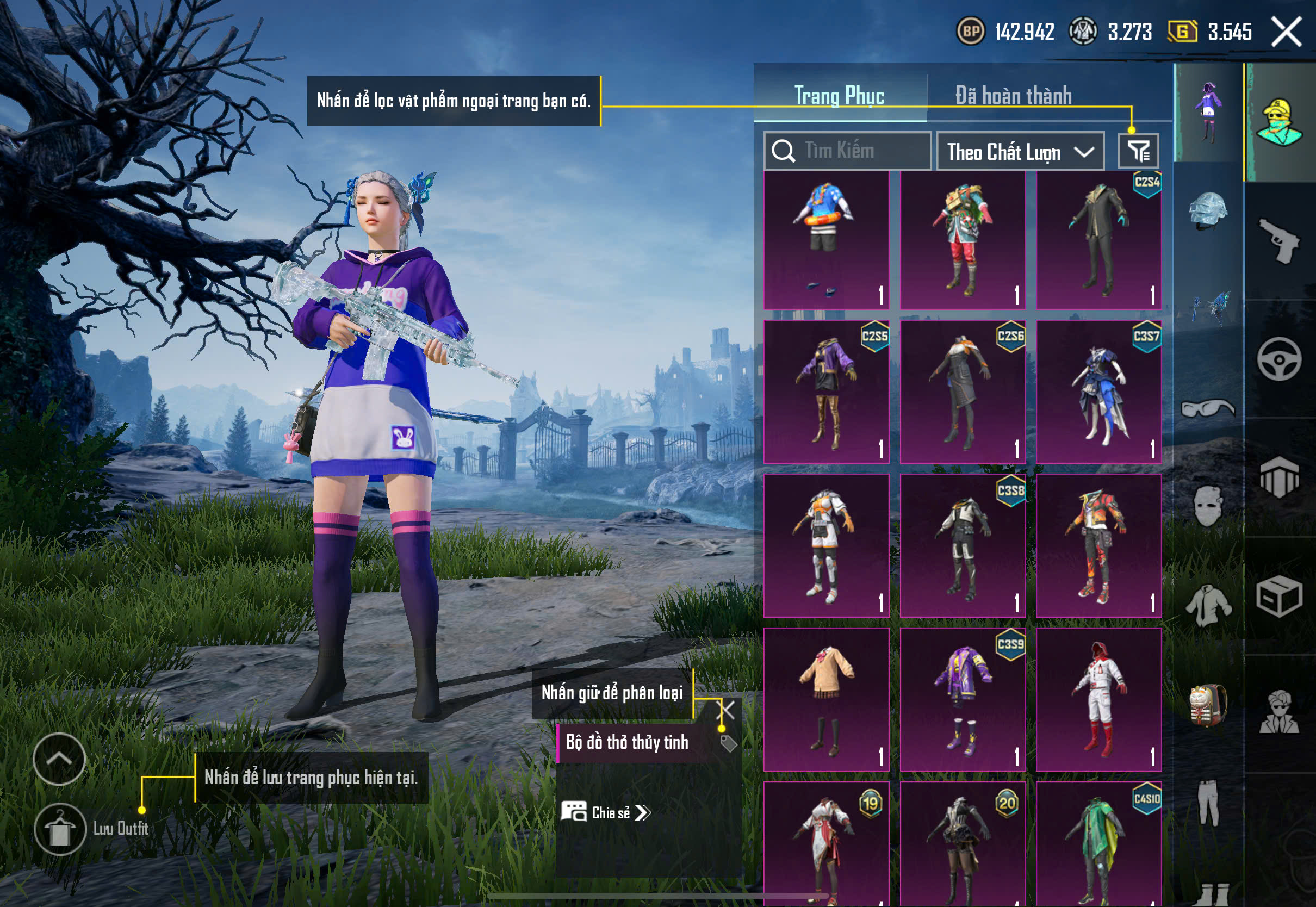This screenshot has width=1316, height=907.
Task: Open the Theo Chất Lượng sort dropdown
Action: point(1020,152)
